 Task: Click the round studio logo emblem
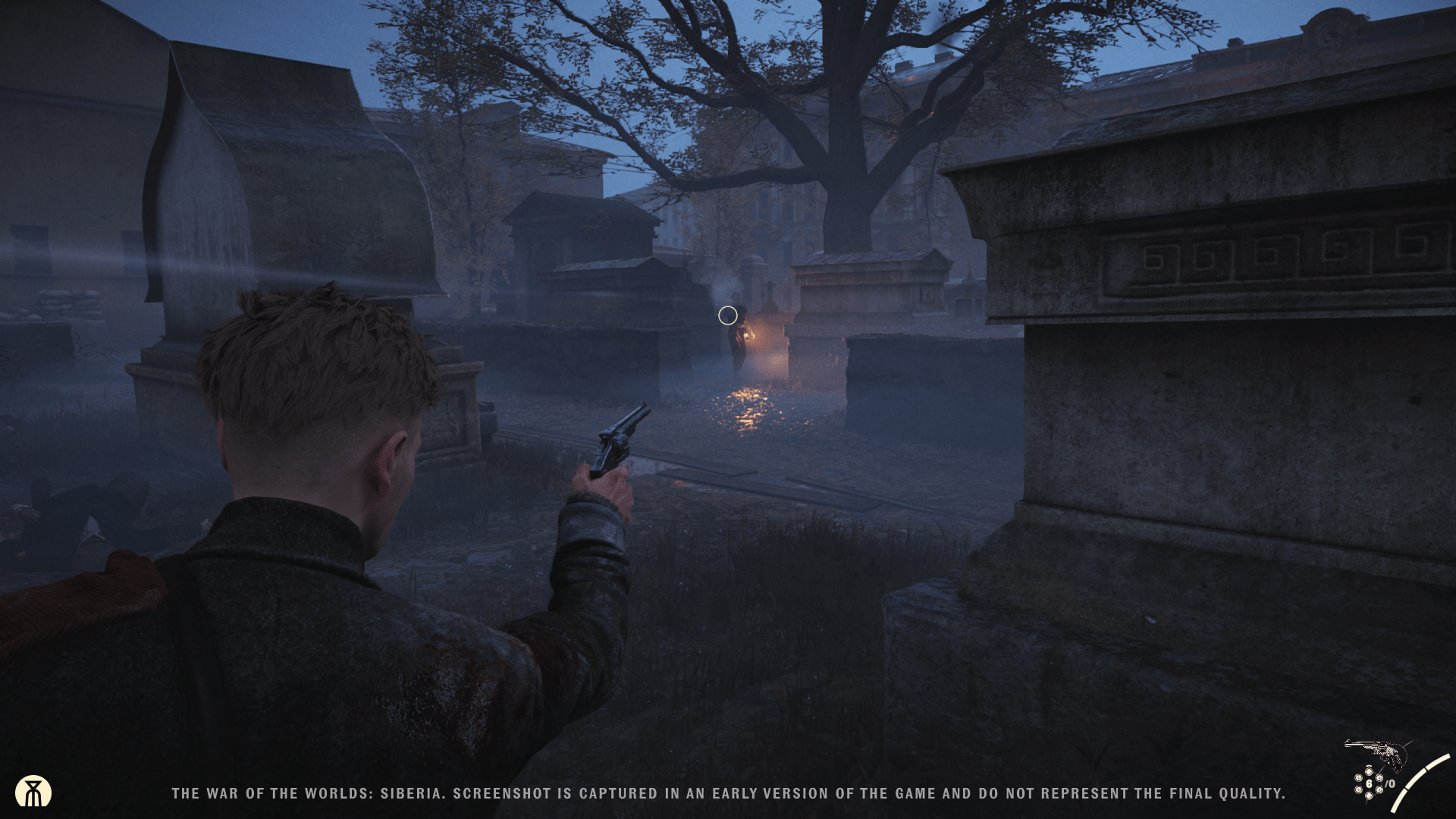point(33,792)
